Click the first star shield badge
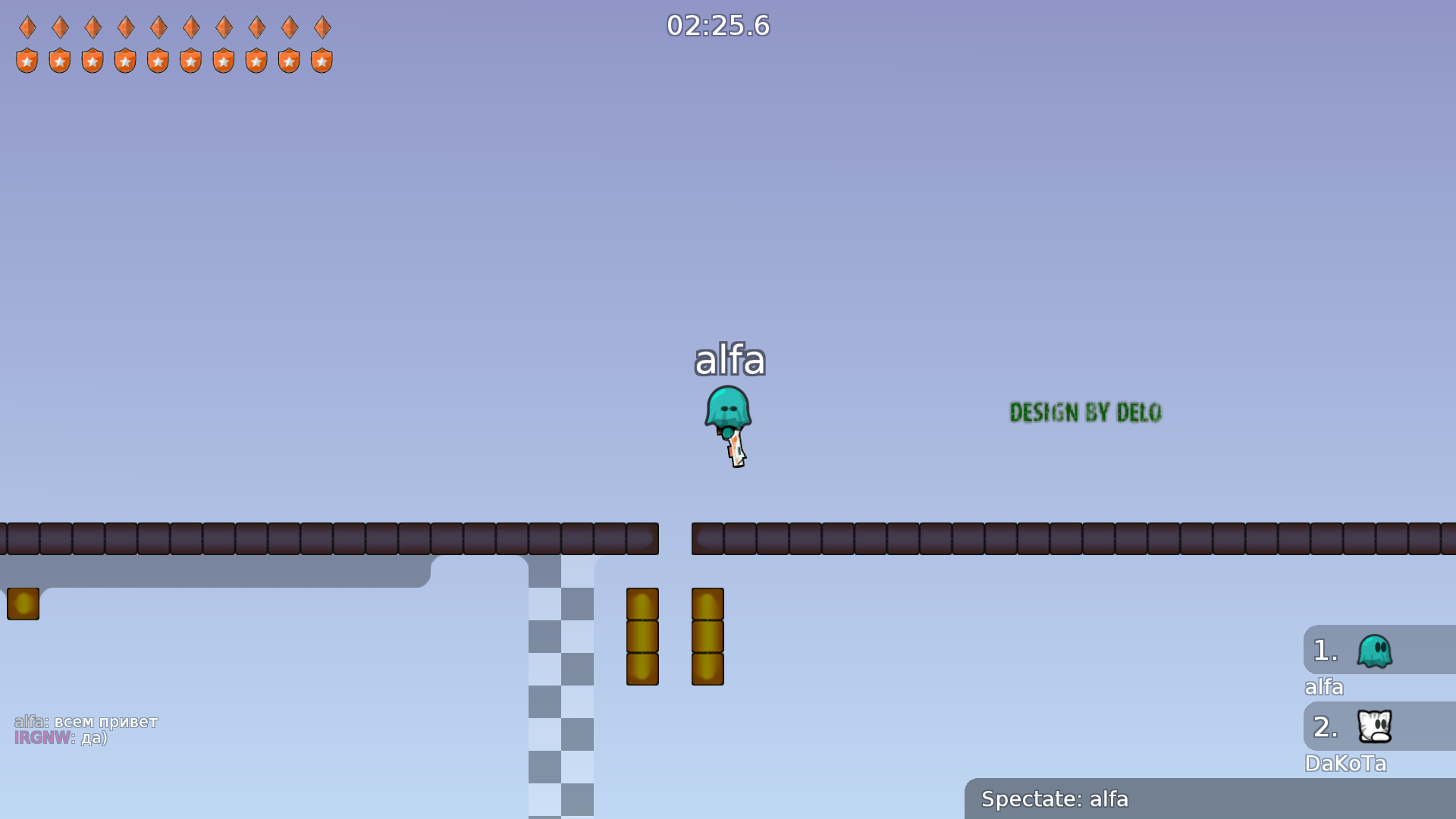The width and height of the screenshot is (1456, 819). click(x=27, y=60)
